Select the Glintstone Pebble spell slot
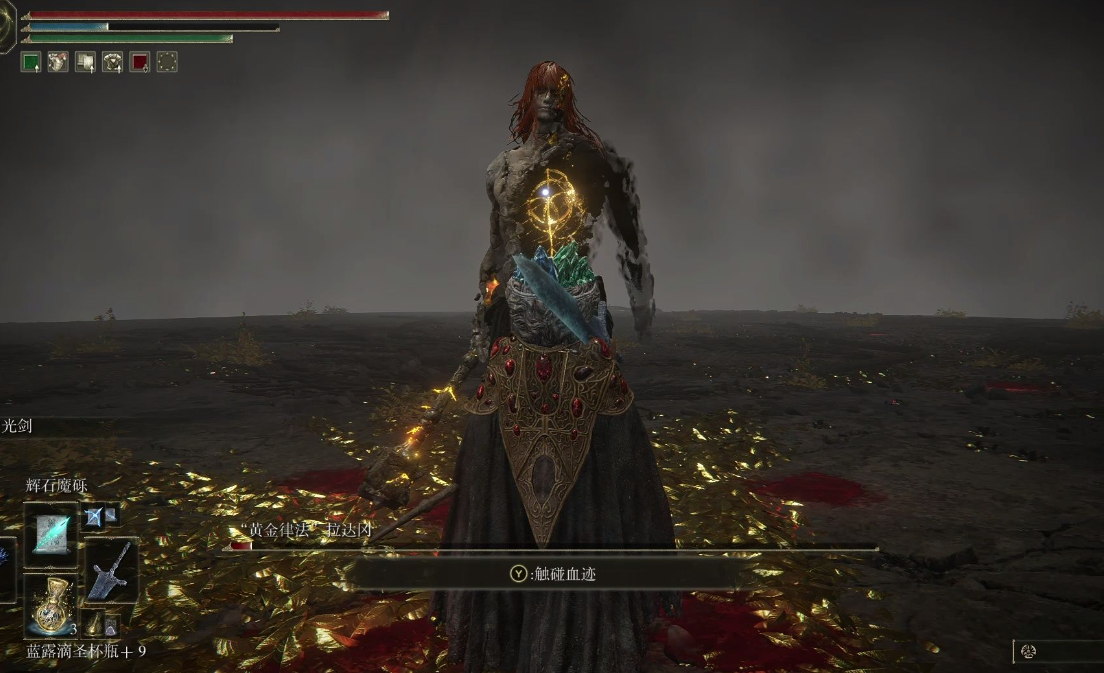Image resolution: width=1104 pixels, height=673 pixels. point(50,535)
